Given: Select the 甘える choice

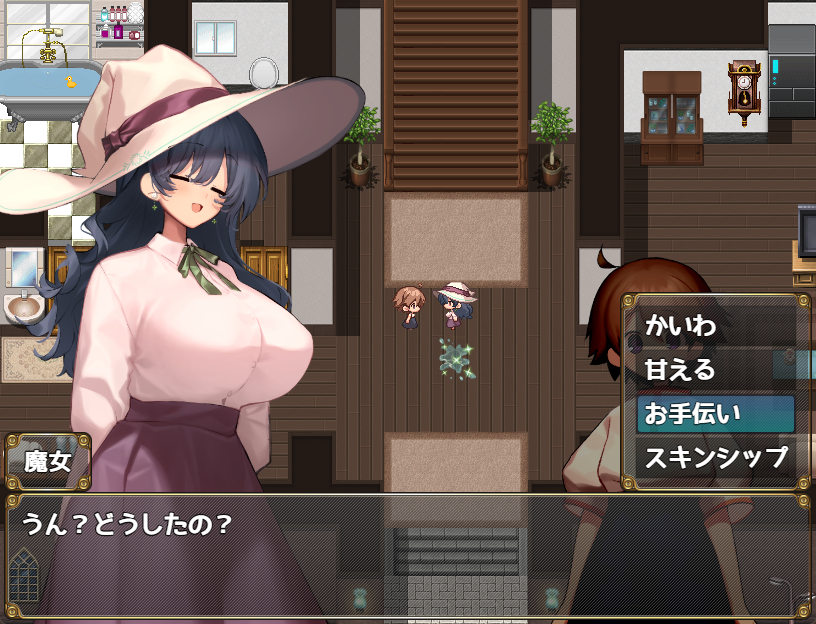Looking at the screenshot, I should [x=715, y=369].
